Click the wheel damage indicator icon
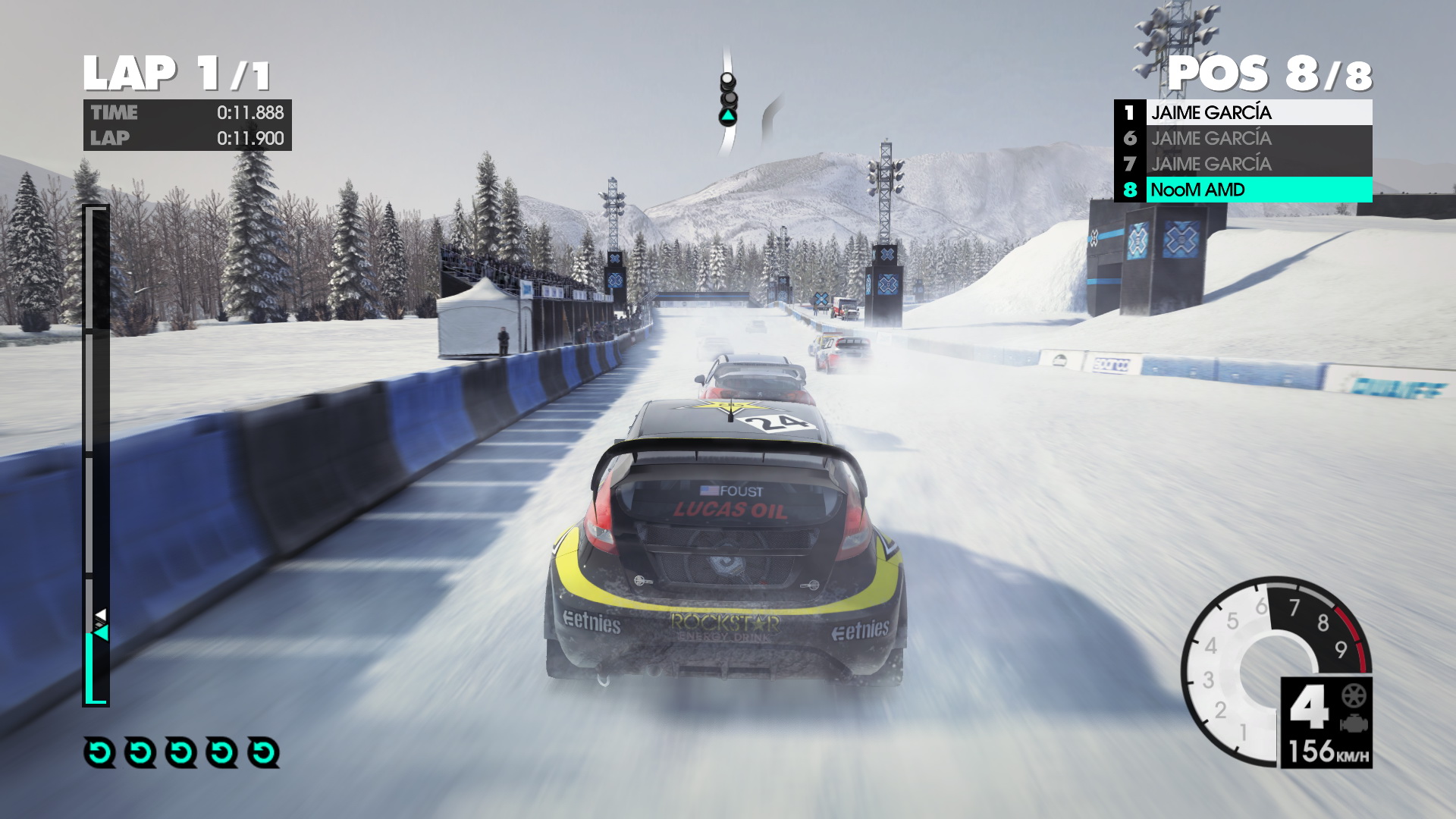Image resolution: width=1456 pixels, height=819 pixels. (1354, 695)
